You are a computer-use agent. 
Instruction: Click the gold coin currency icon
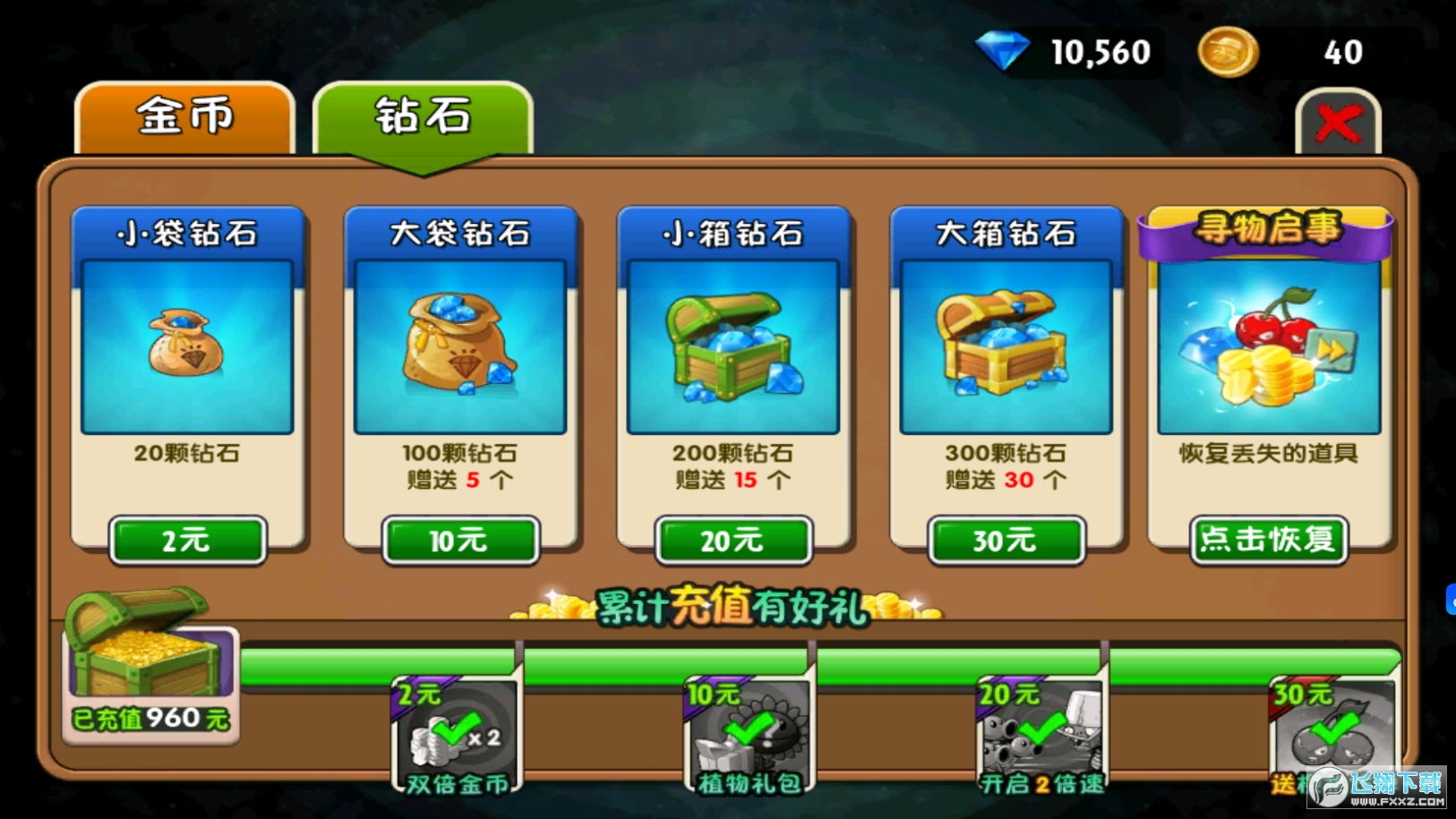pyautogui.click(x=1228, y=53)
